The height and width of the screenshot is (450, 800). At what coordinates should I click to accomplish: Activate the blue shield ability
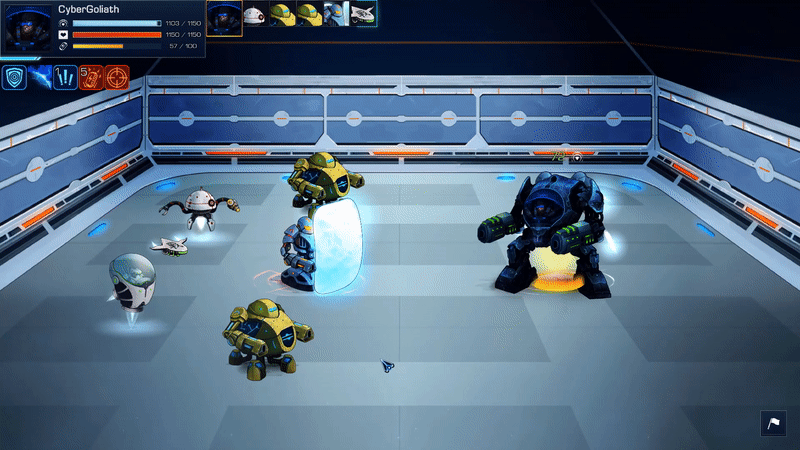tap(14, 77)
